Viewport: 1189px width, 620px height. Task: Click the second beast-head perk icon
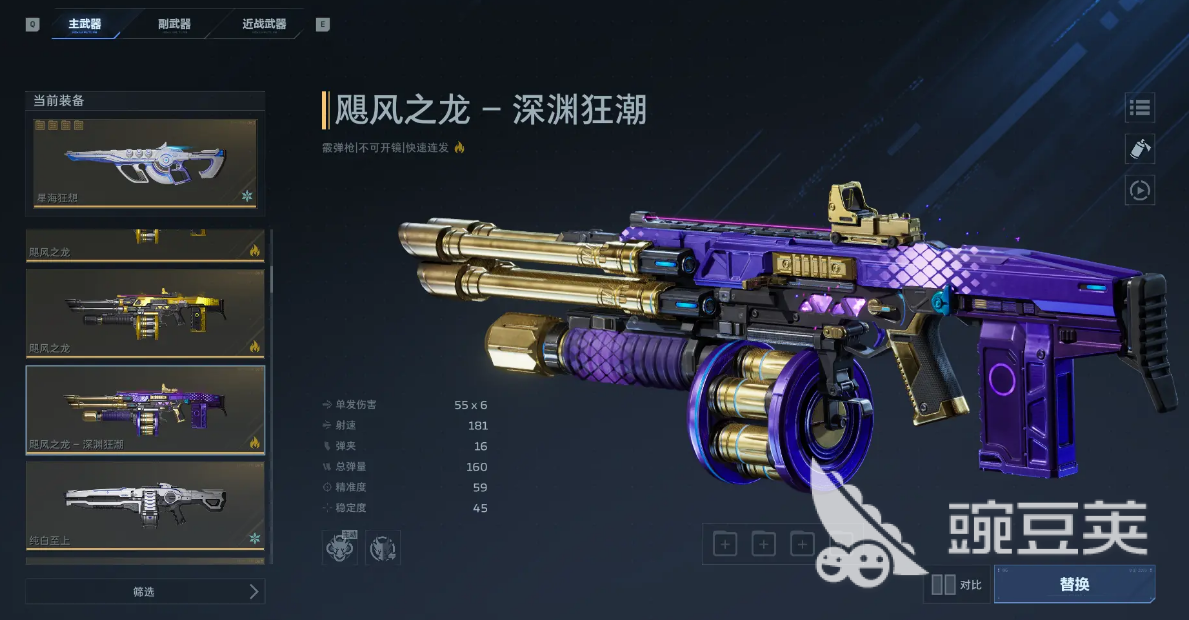point(382,548)
